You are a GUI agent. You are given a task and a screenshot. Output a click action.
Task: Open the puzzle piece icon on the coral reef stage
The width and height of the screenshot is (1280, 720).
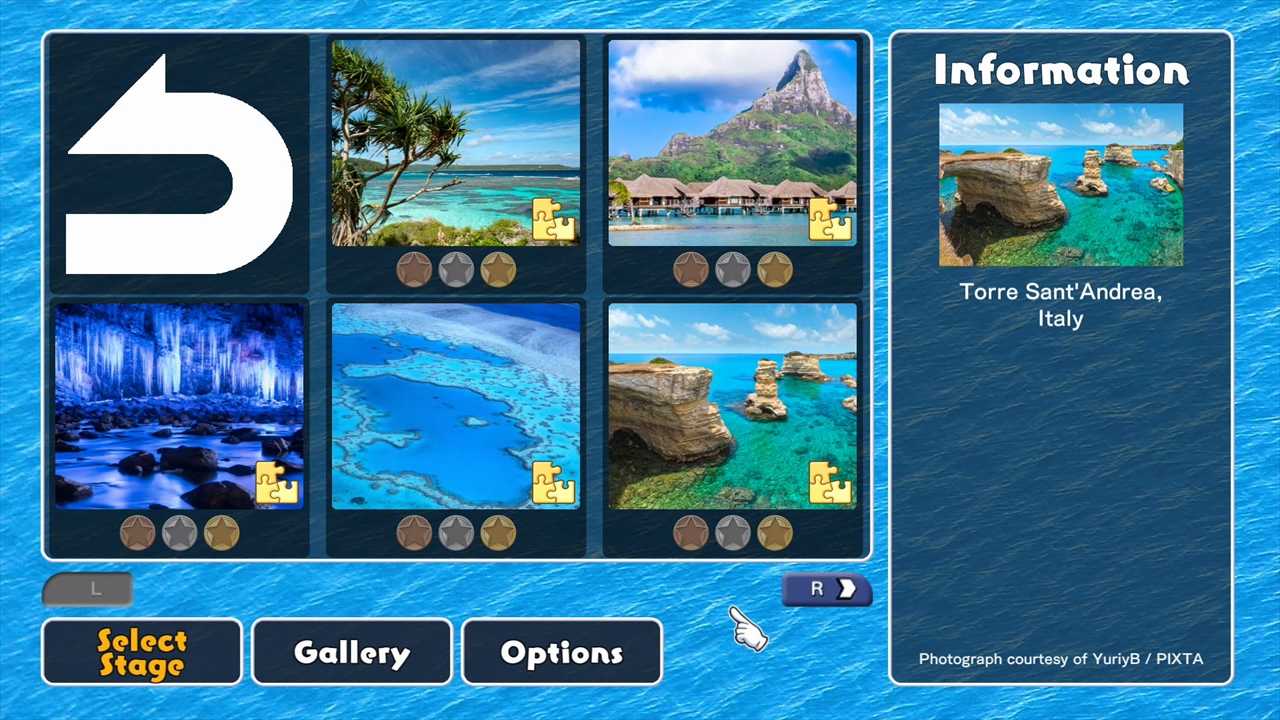554,483
